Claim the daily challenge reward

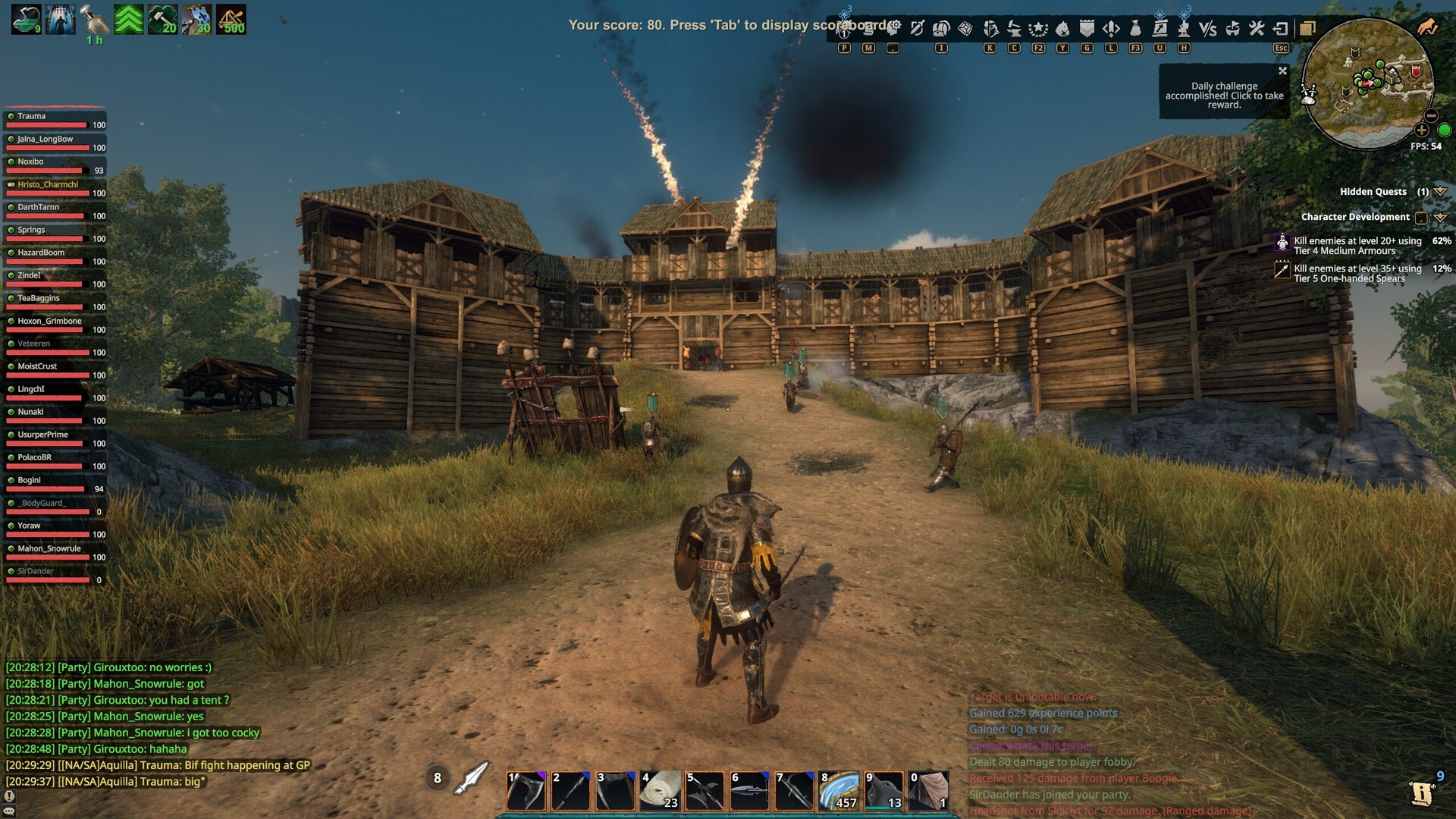pos(1222,96)
